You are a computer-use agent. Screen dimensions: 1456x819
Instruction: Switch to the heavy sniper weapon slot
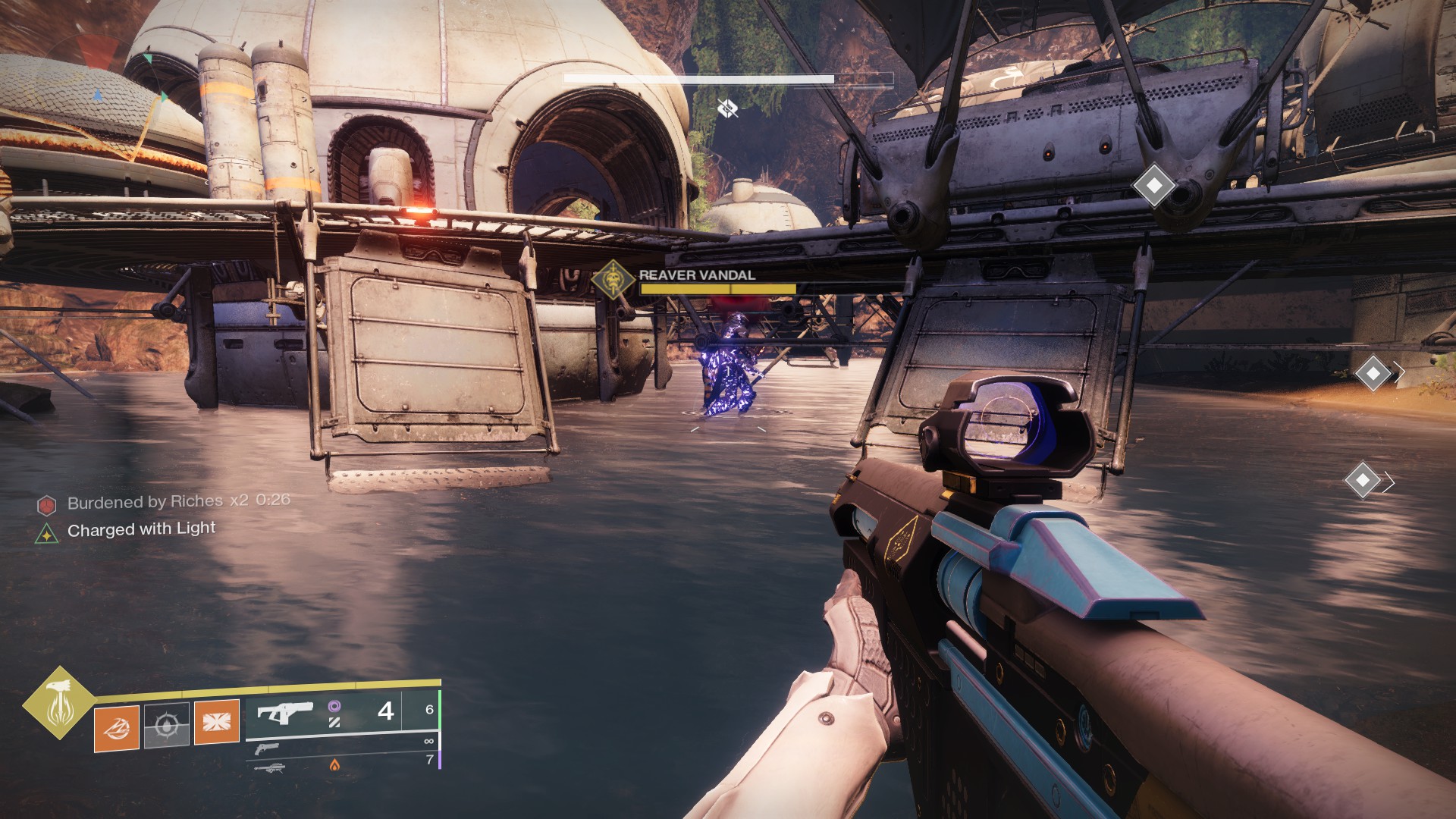269,767
